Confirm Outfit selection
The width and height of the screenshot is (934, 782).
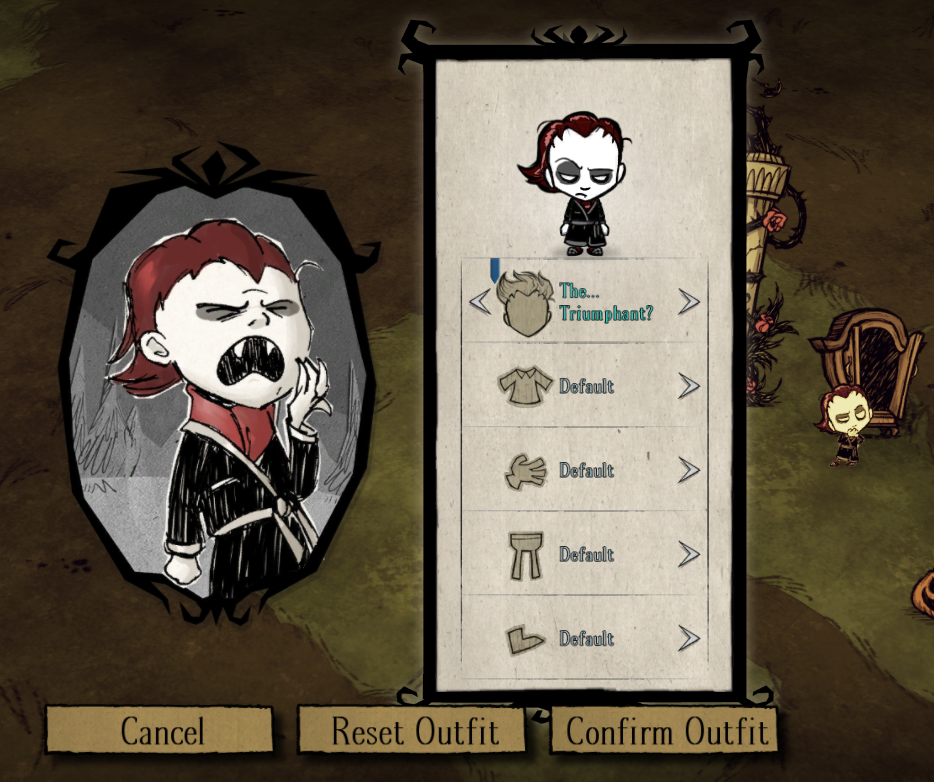coord(667,731)
